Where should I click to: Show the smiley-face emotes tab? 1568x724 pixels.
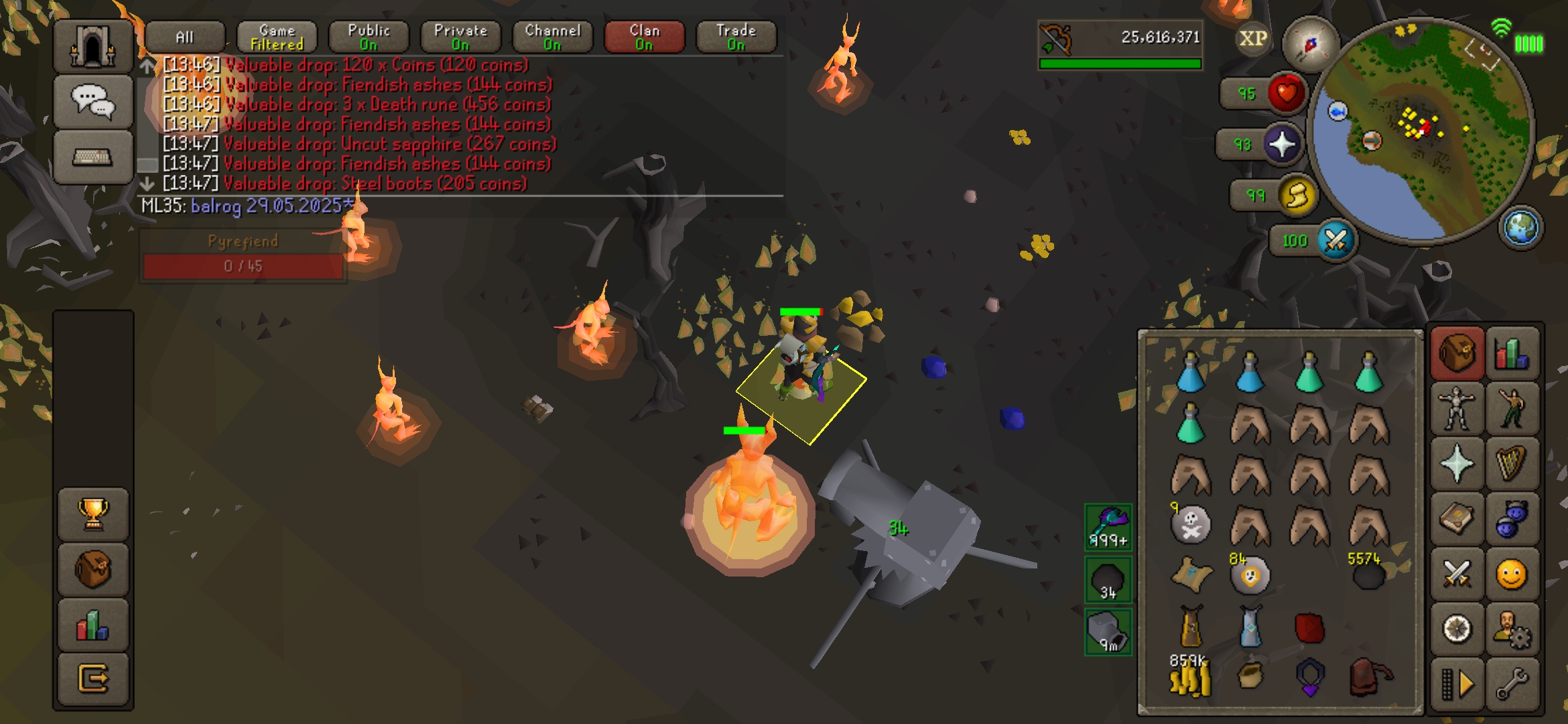[1512, 575]
